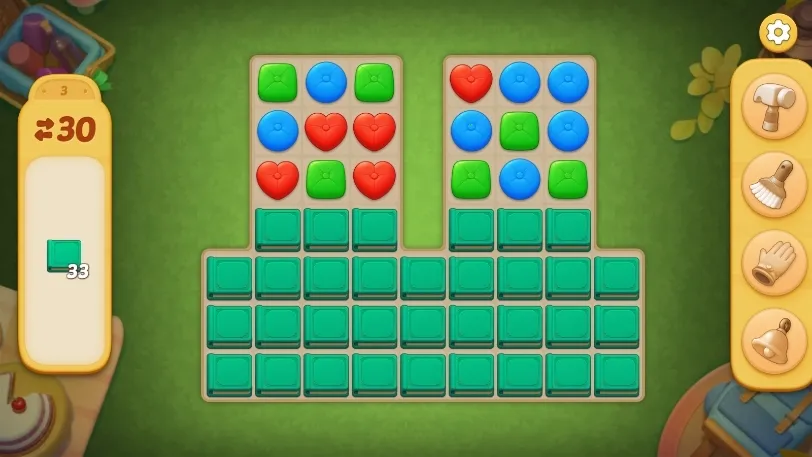The image size is (812, 457).
Task: Choose the glove booster
Action: (x=774, y=263)
